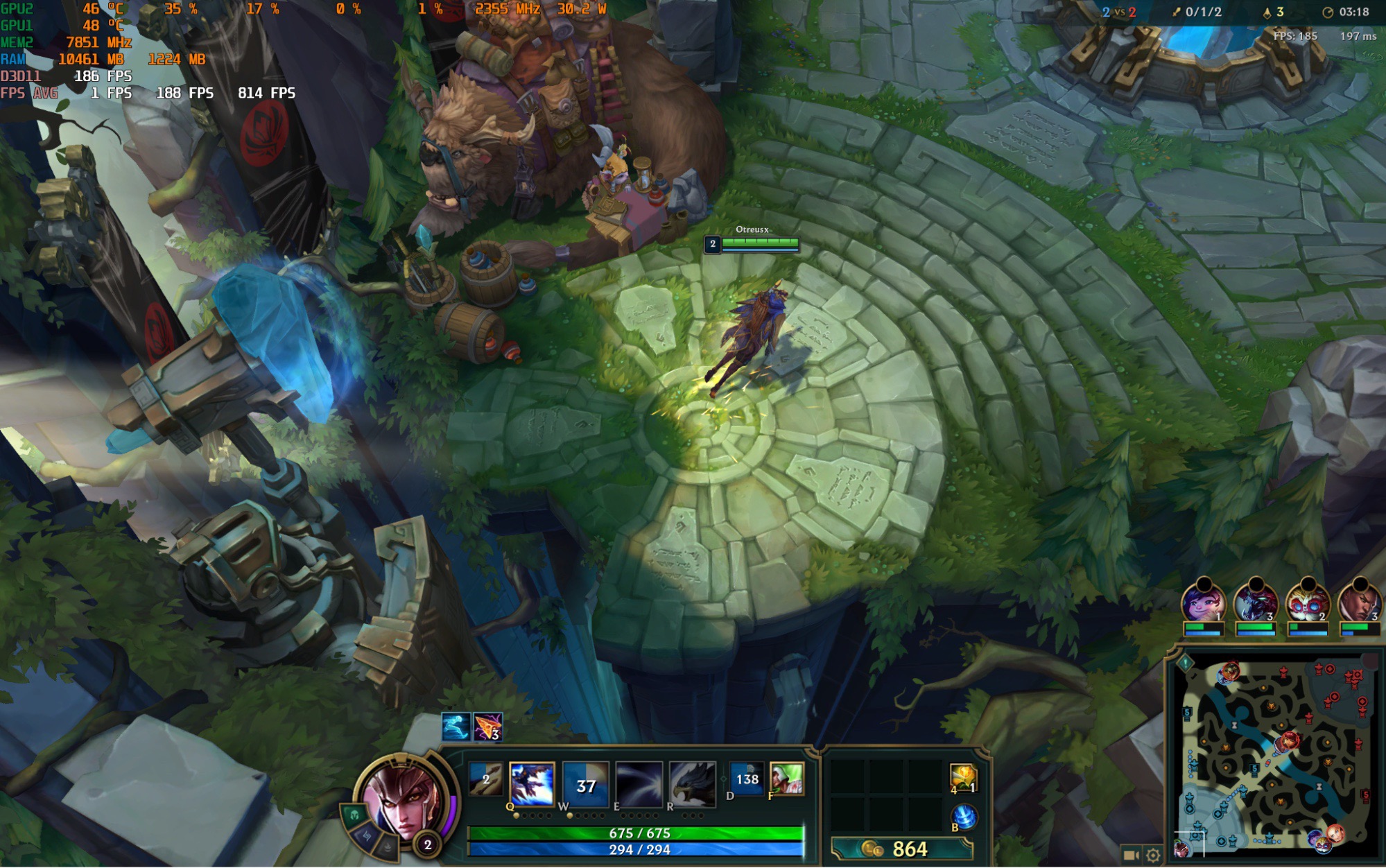
Task: Cast the E Vault ability
Action: click(639, 784)
